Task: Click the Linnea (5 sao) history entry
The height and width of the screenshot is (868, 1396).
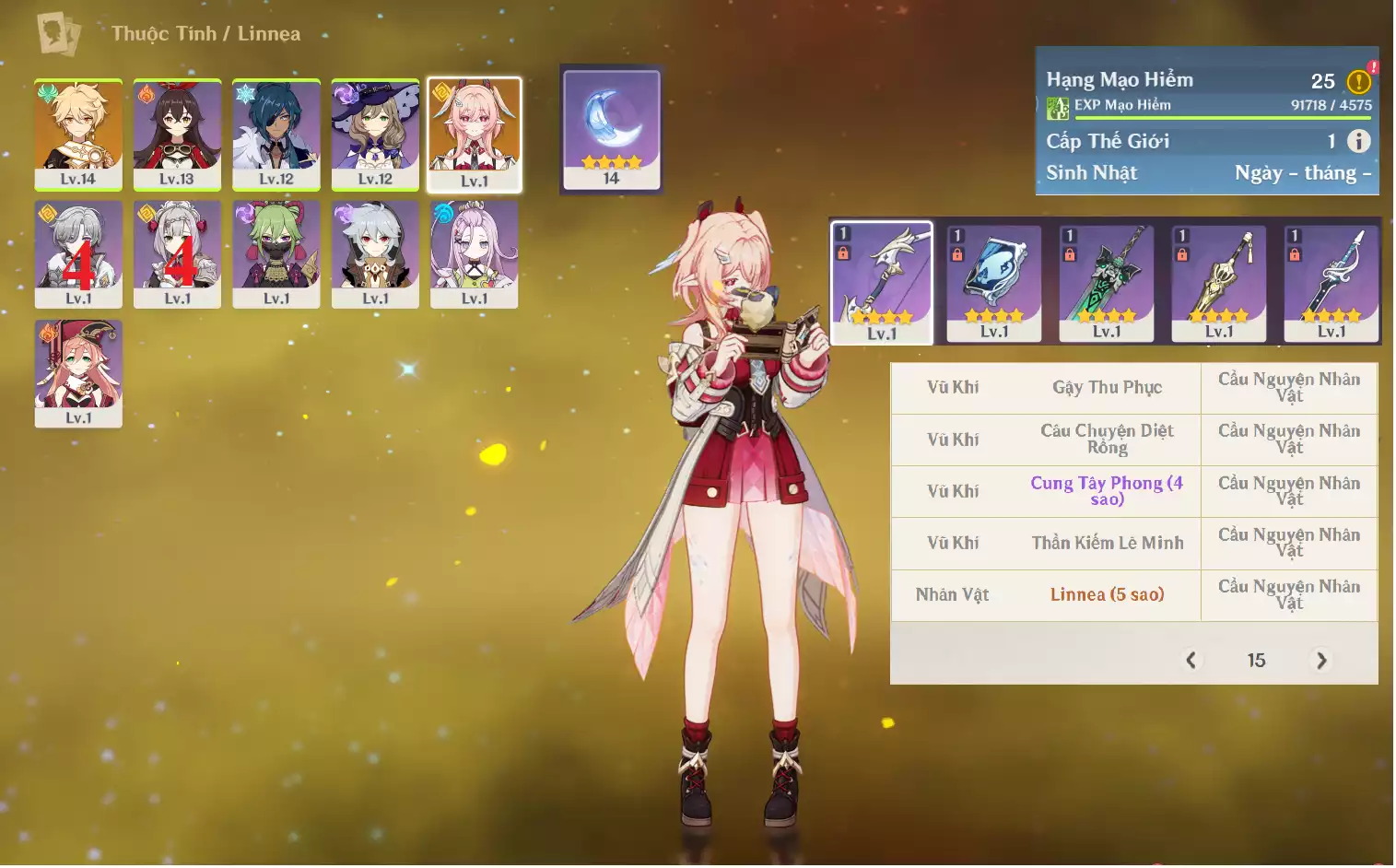Action: click(x=1107, y=595)
